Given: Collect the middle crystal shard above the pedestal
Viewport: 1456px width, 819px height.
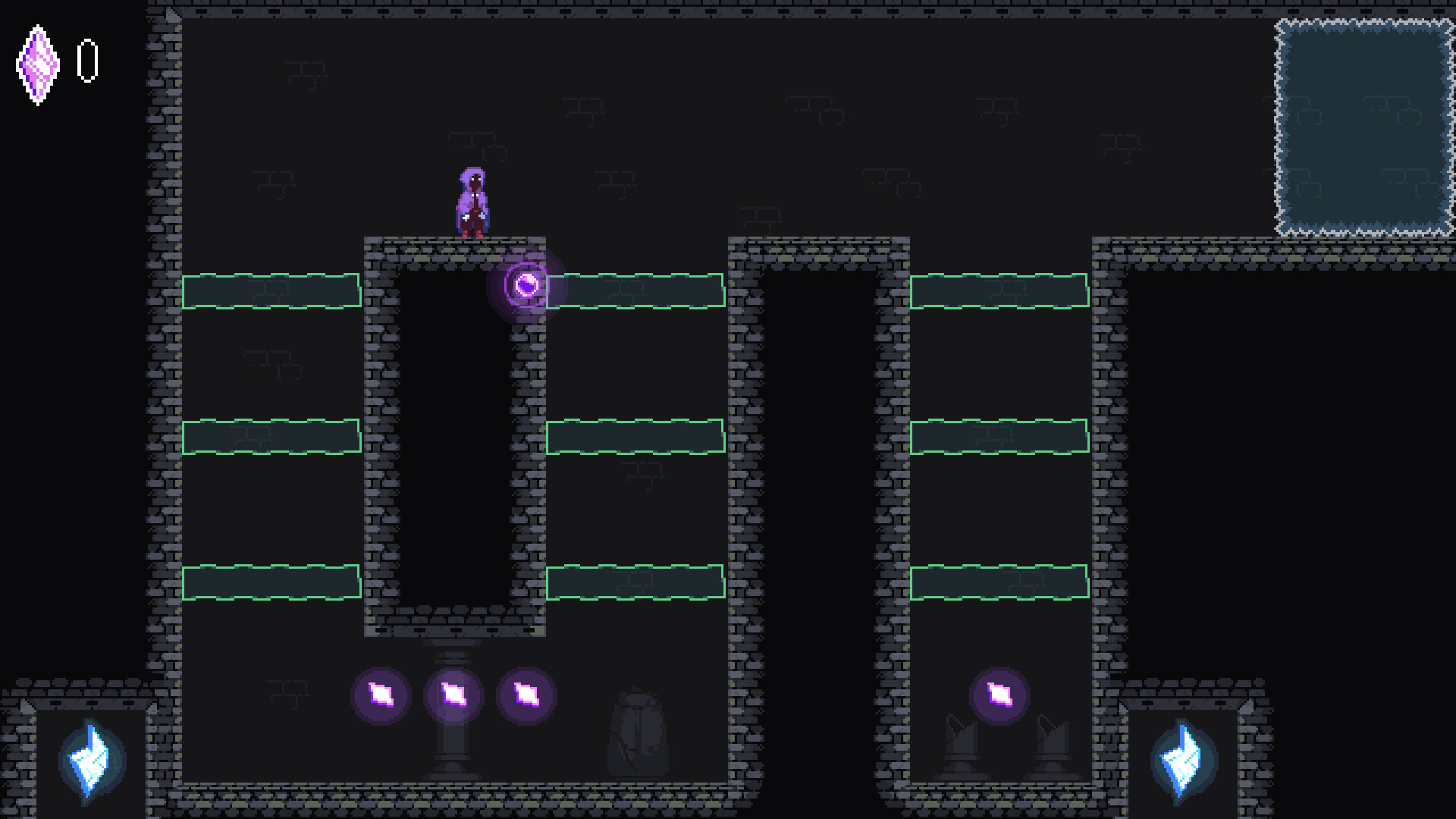Looking at the screenshot, I should [455, 694].
